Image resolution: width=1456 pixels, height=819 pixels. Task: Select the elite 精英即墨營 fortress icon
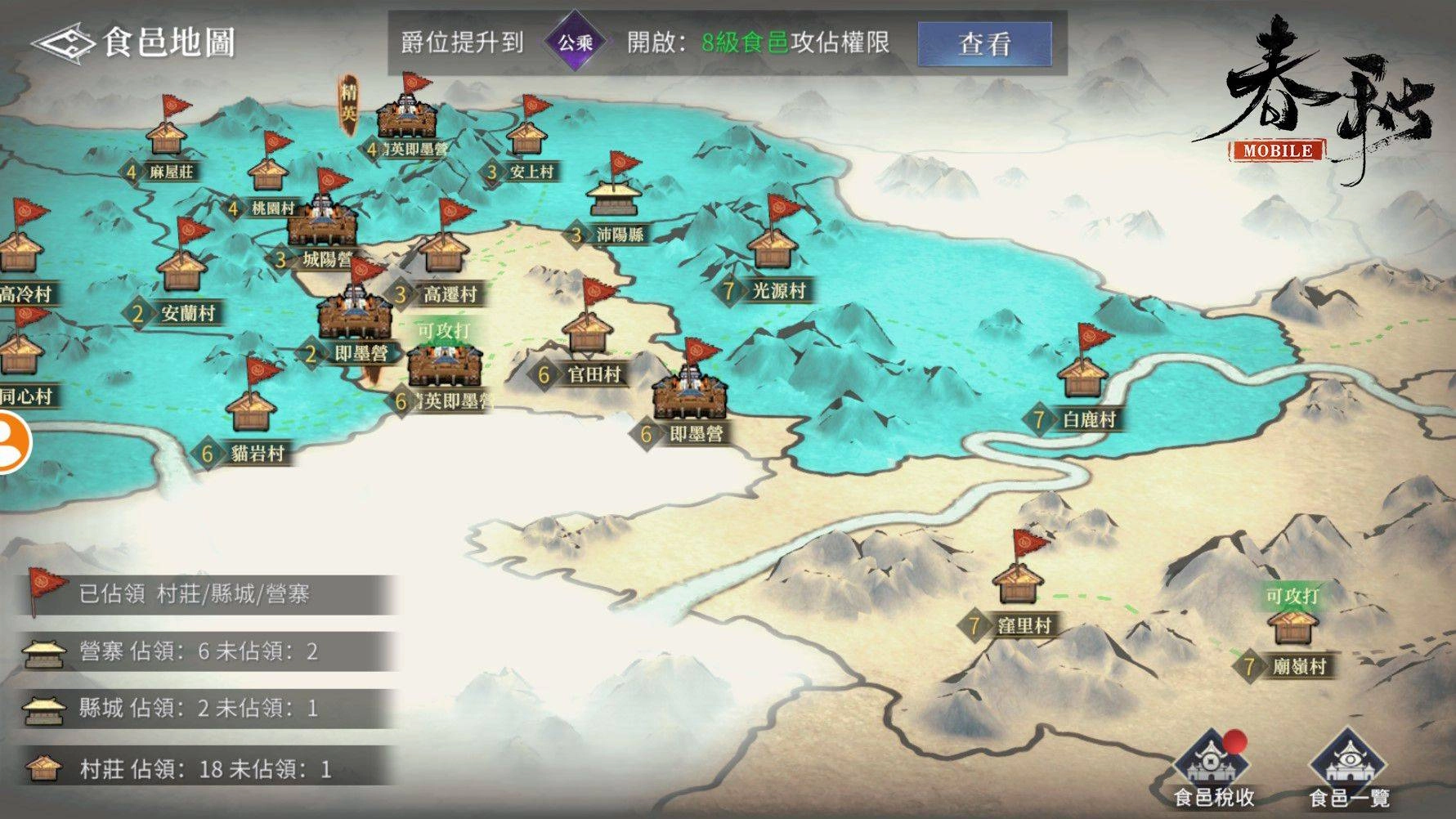[x=406, y=114]
